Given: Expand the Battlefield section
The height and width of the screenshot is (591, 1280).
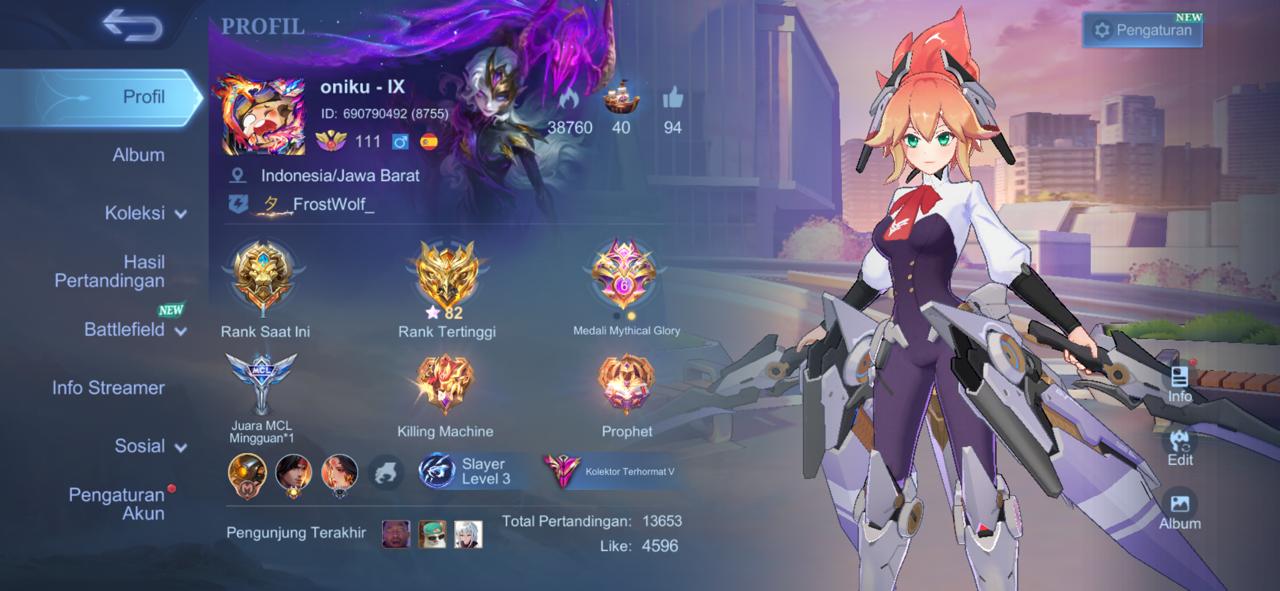Looking at the screenshot, I should (x=135, y=330).
